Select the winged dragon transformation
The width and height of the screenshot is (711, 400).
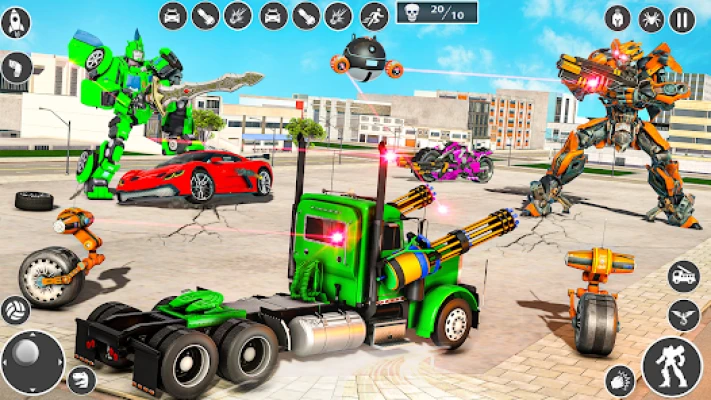683,314
